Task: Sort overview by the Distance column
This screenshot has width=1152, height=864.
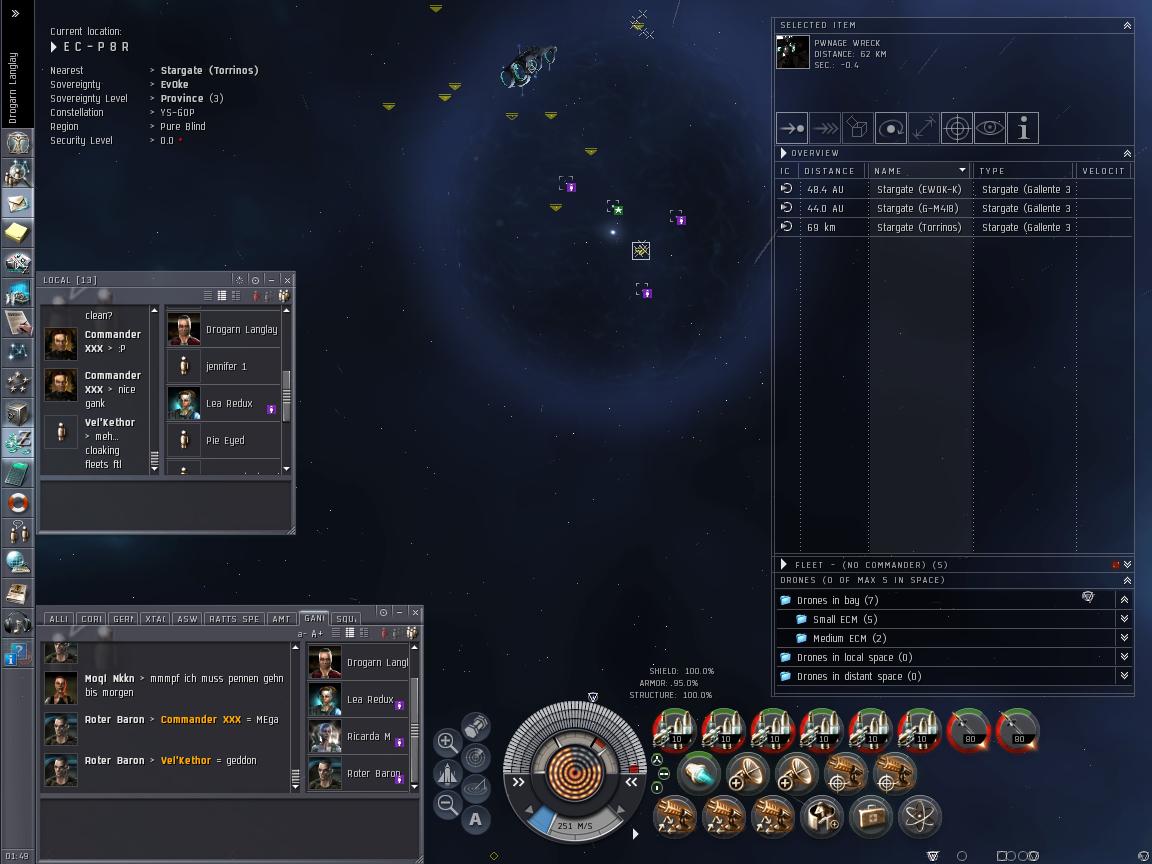Action: 830,171
